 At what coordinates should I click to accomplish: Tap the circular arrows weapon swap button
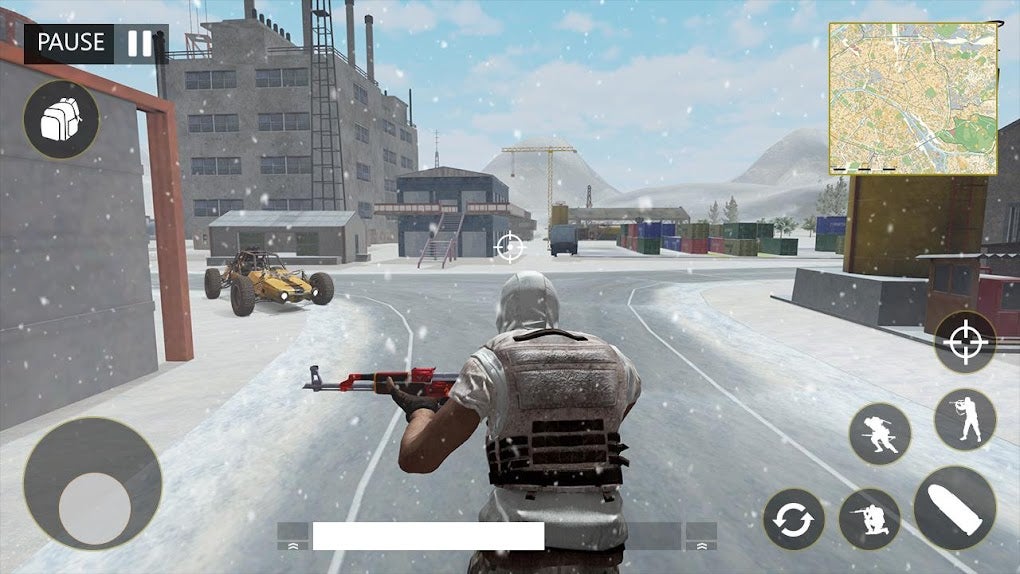794,520
